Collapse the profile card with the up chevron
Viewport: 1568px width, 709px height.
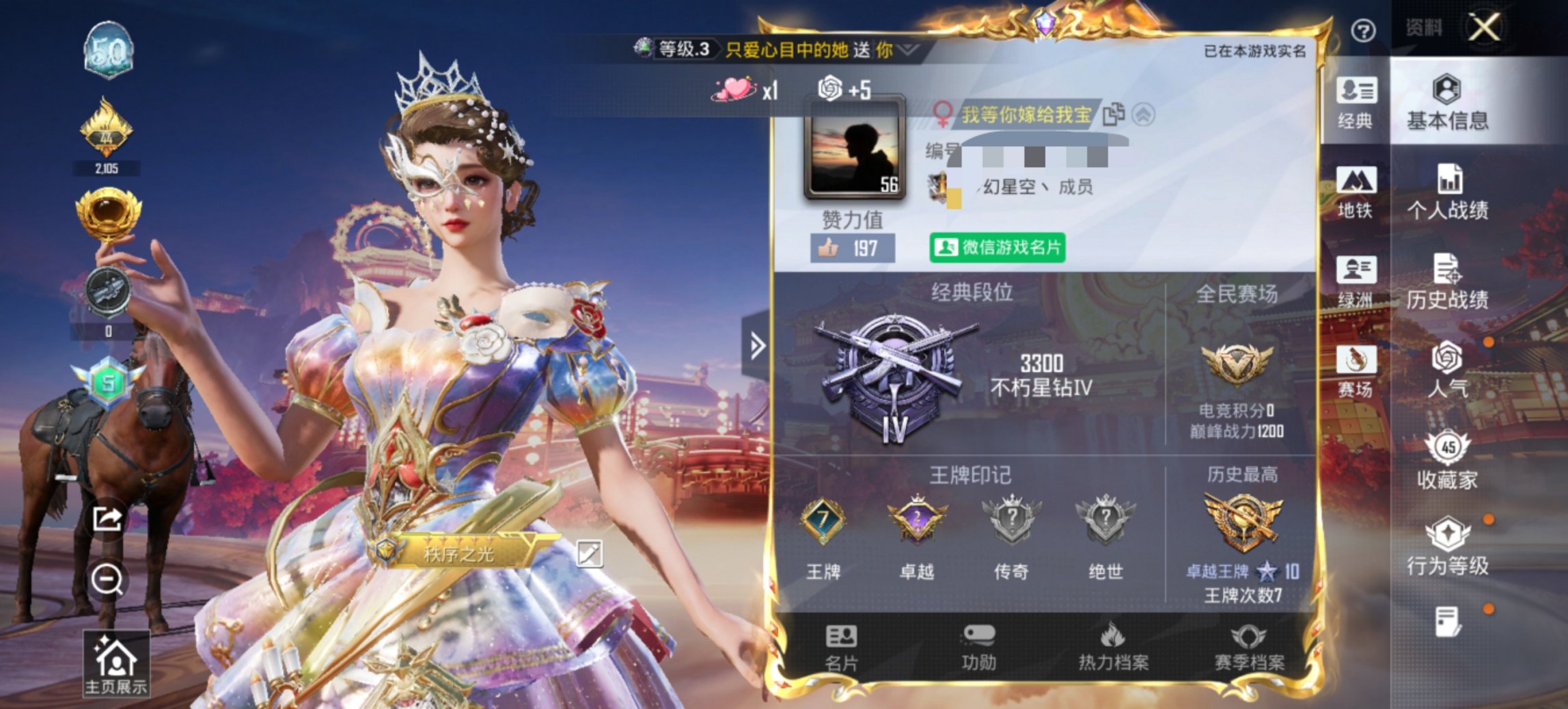coord(1142,115)
